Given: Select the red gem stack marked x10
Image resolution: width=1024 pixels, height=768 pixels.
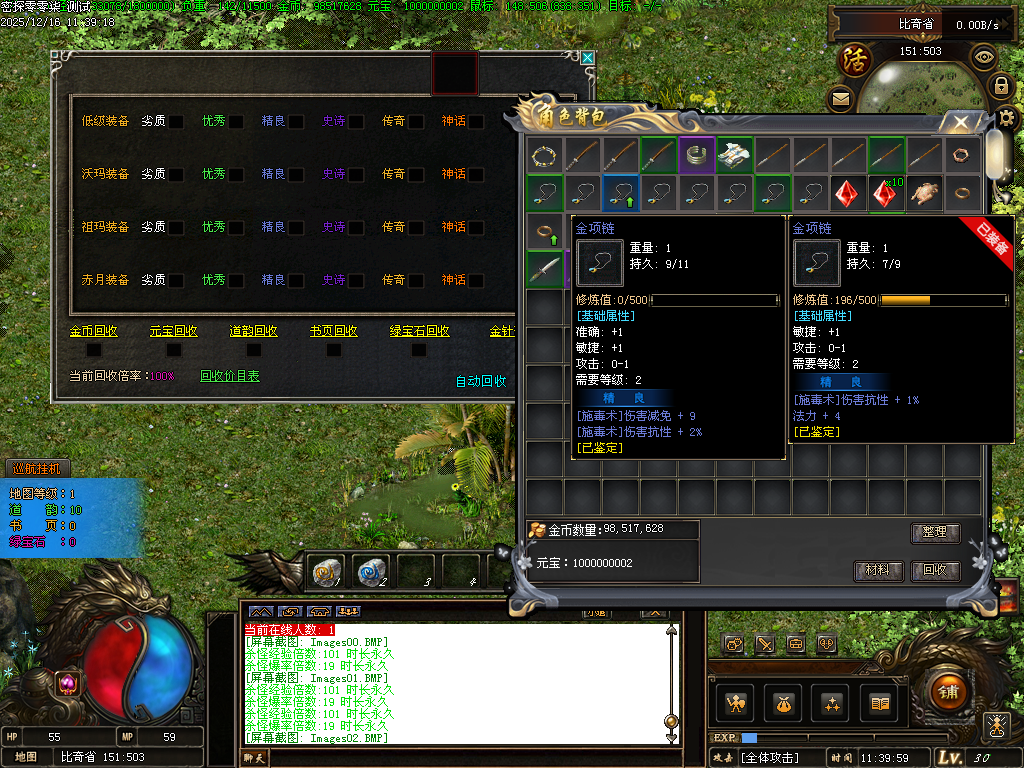Looking at the screenshot, I should tap(886, 193).
